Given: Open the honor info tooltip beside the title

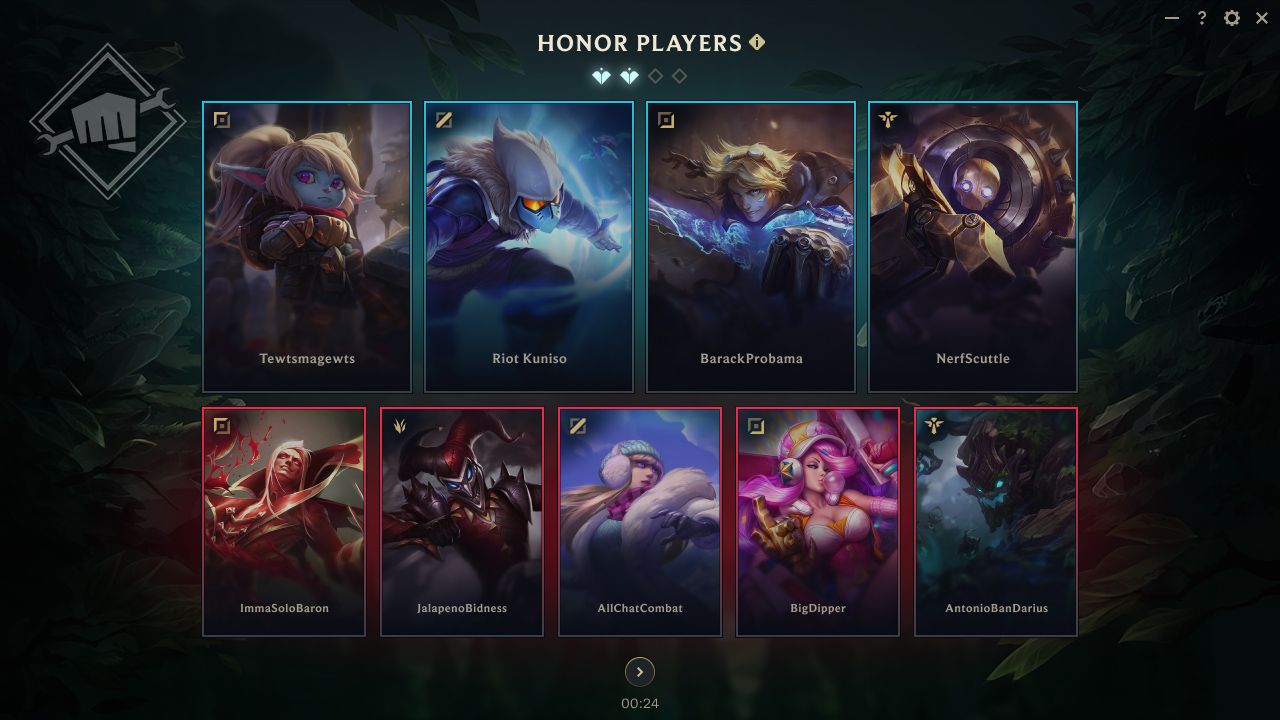Looking at the screenshot, I should point(757,42).
